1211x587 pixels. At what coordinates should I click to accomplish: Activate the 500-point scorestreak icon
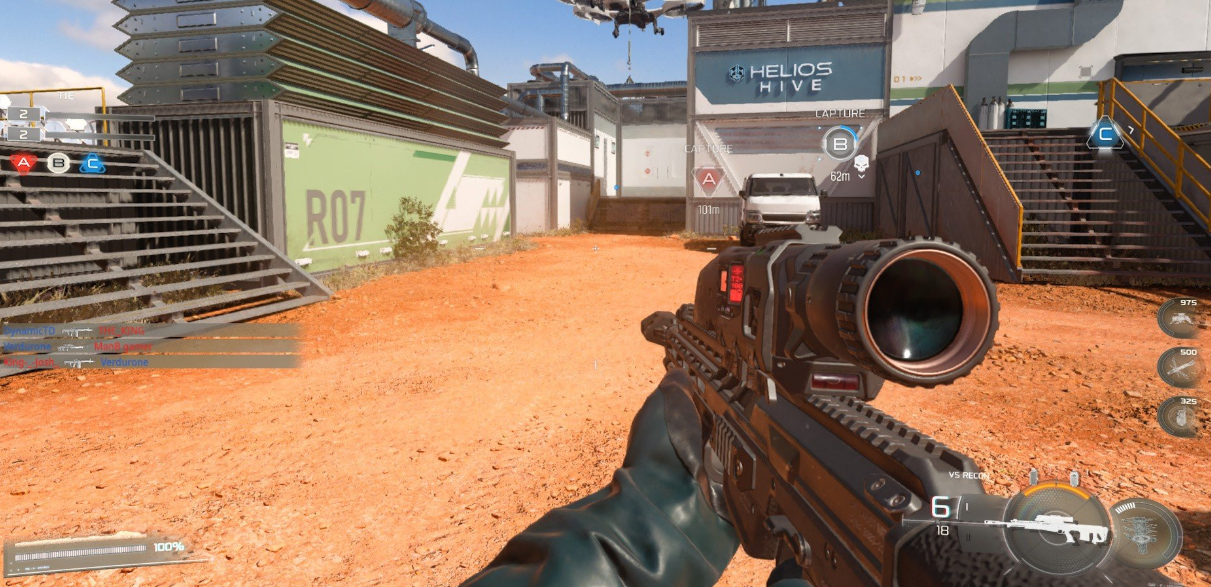(1180, 367)
